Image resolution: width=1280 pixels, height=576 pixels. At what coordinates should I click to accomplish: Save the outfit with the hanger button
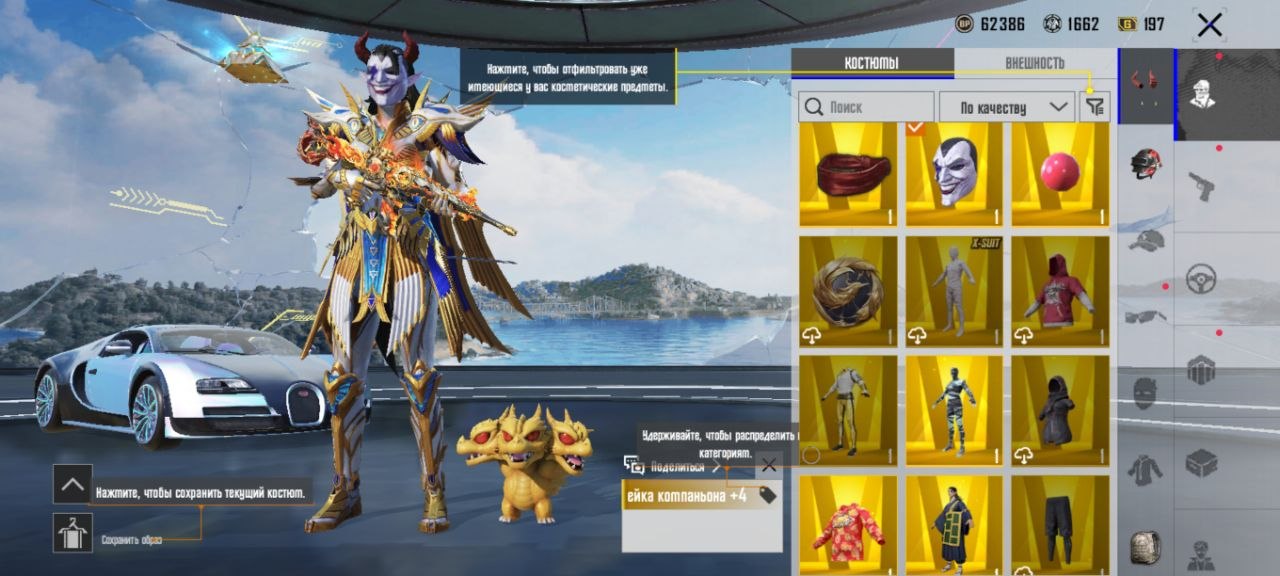[73, 532]
